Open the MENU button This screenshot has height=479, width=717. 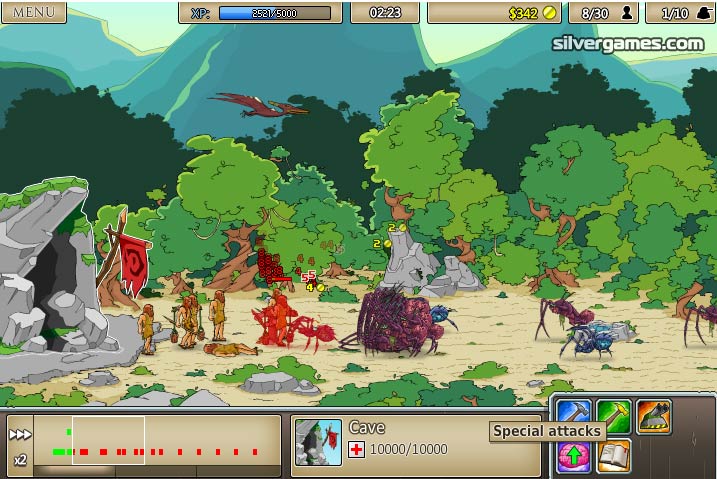[33, 12]
